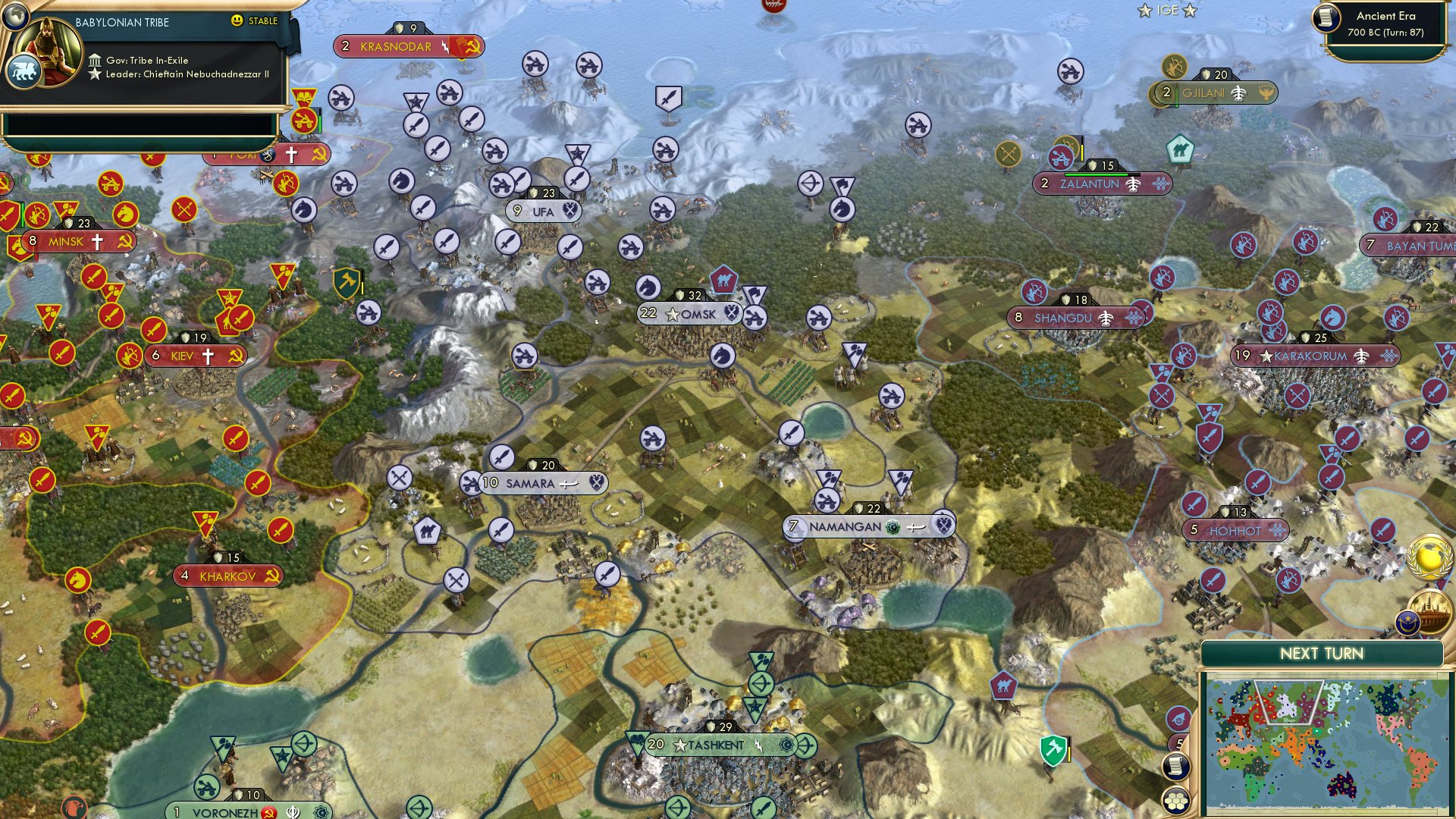This screenshot has width=1456, height=819.
Task: Click the scroll icon below the combat notification
Action: pyautogui.click(x=1177, y=766)
